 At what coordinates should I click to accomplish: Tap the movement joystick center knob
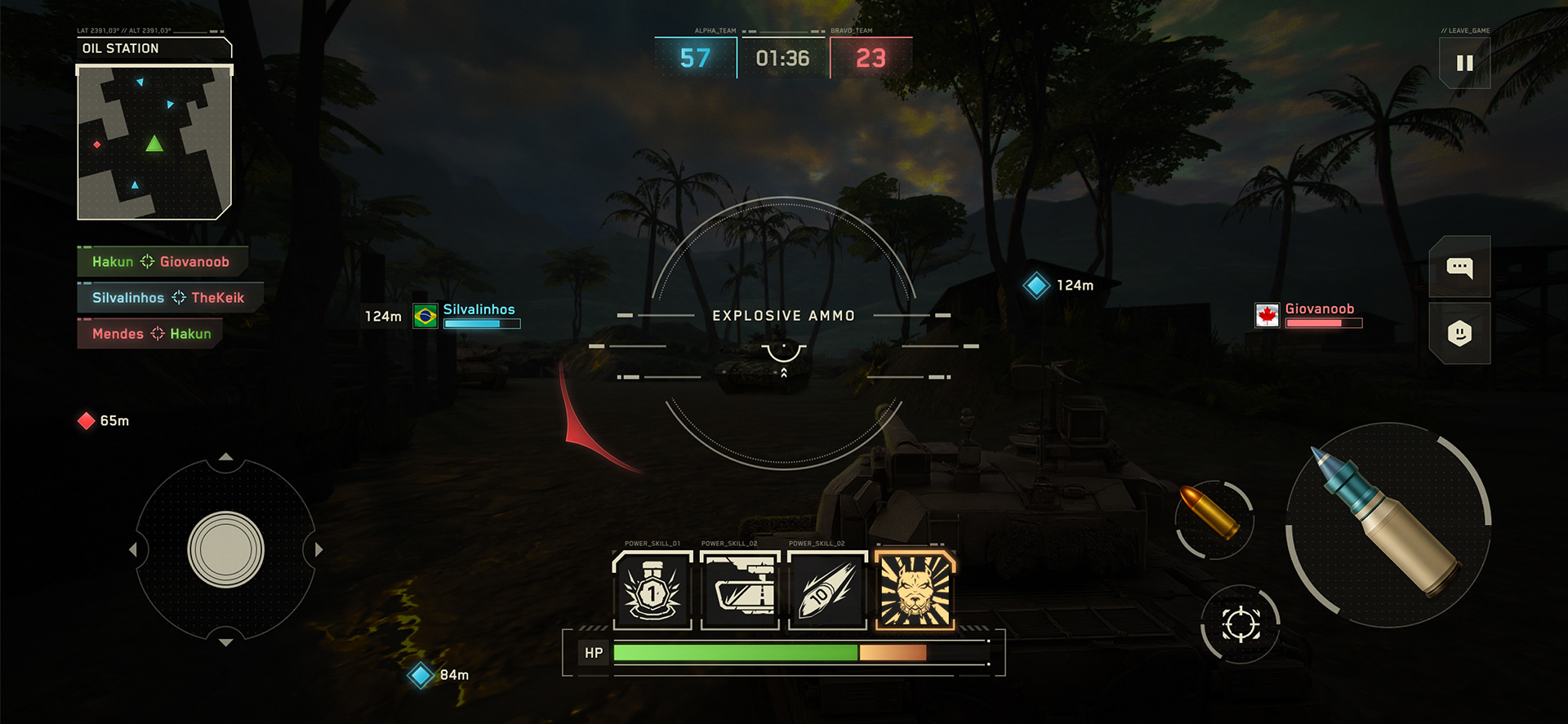click(x=226, y=549)
